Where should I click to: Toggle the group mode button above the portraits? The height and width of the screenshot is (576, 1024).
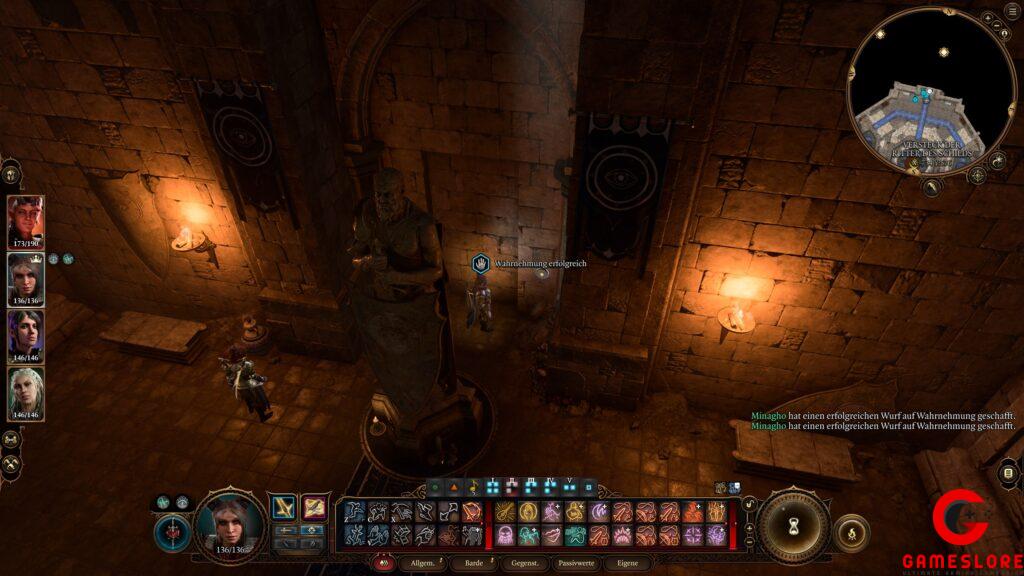click(x=12, y=174)
